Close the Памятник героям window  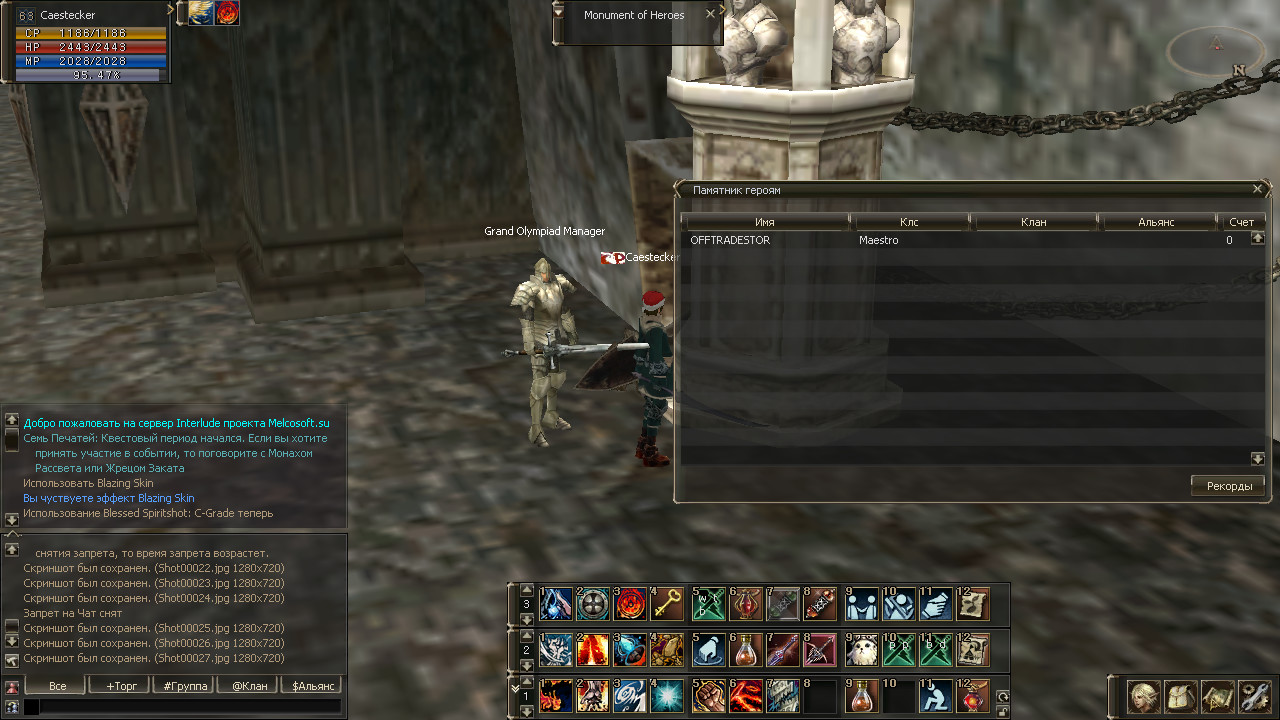(x=1258, y=189)
